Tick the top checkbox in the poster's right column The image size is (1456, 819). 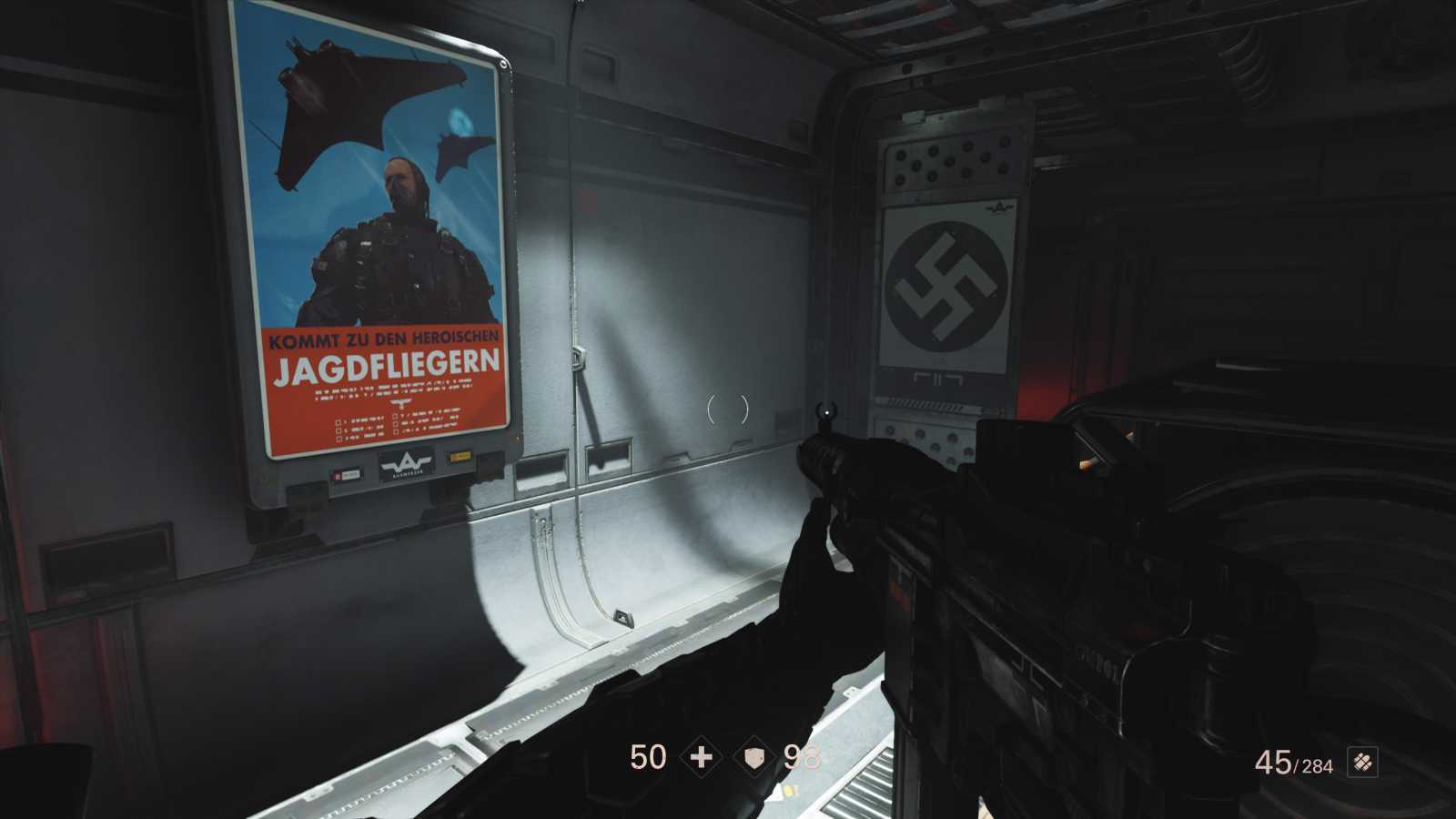click(x=395, y=416)
